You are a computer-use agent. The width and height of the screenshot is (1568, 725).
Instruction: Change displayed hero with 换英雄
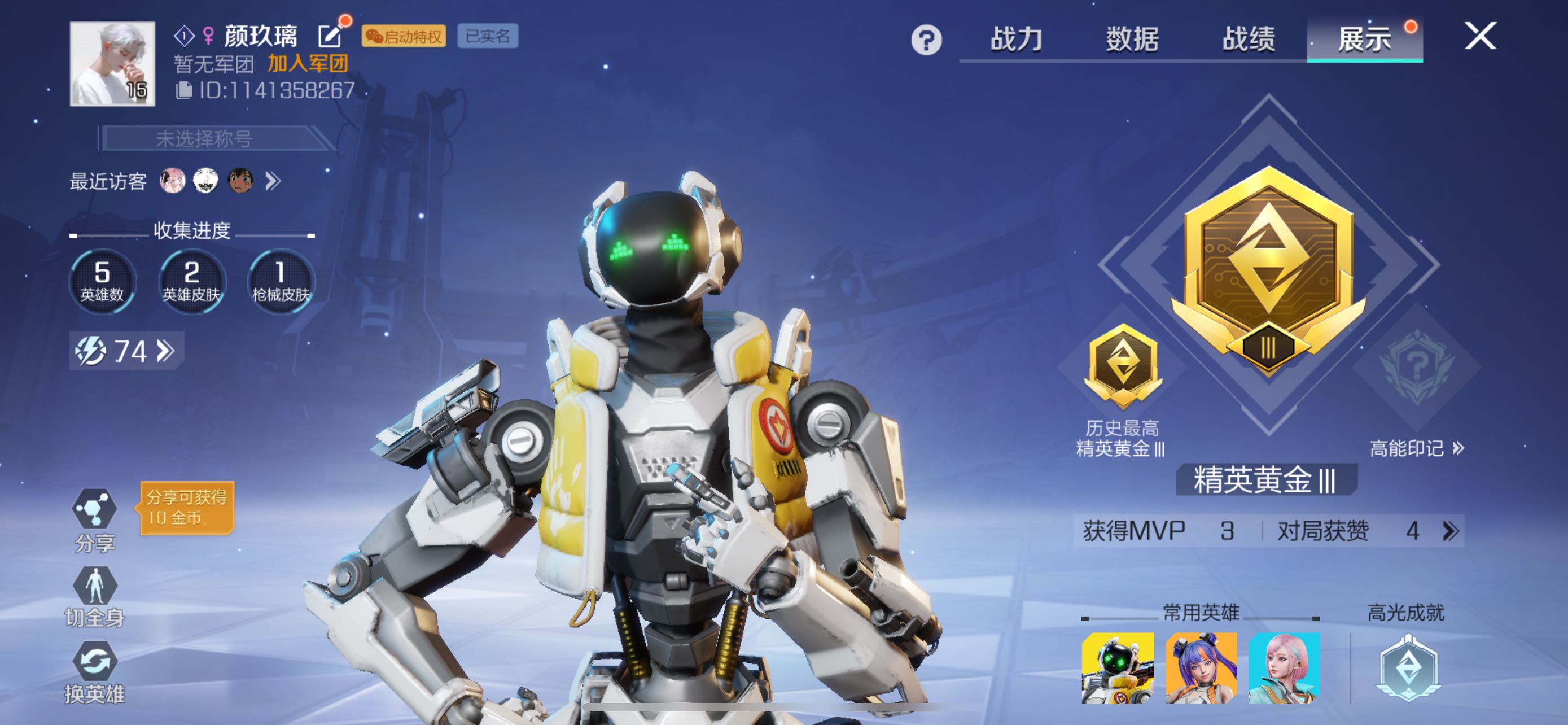pos(94,672)
